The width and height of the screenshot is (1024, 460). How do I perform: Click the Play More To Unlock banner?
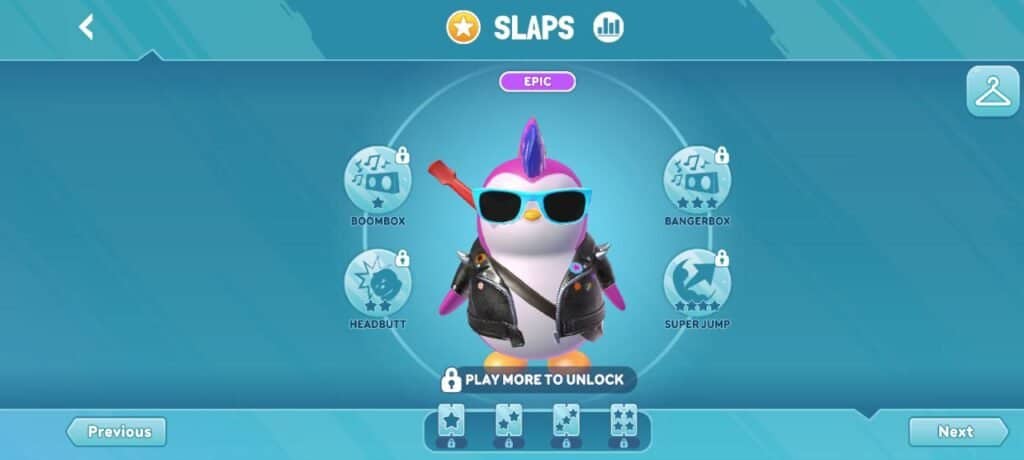(x=537, y=380)
